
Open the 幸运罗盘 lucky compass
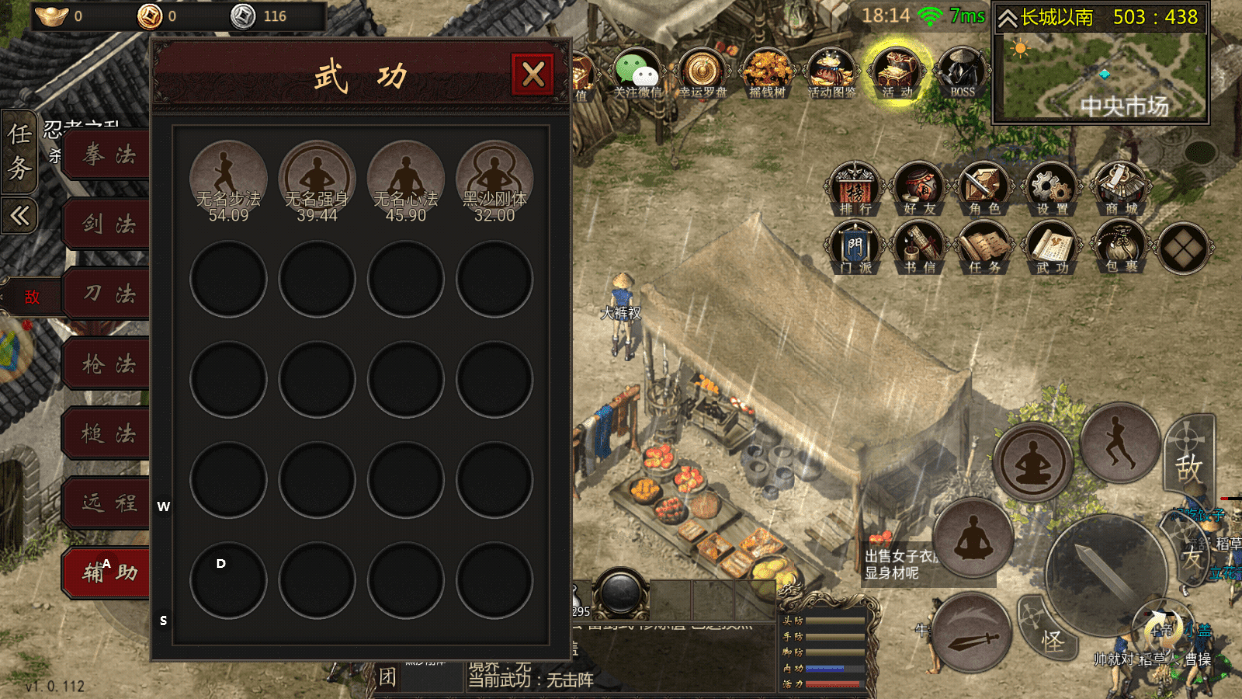pos(702,72)
